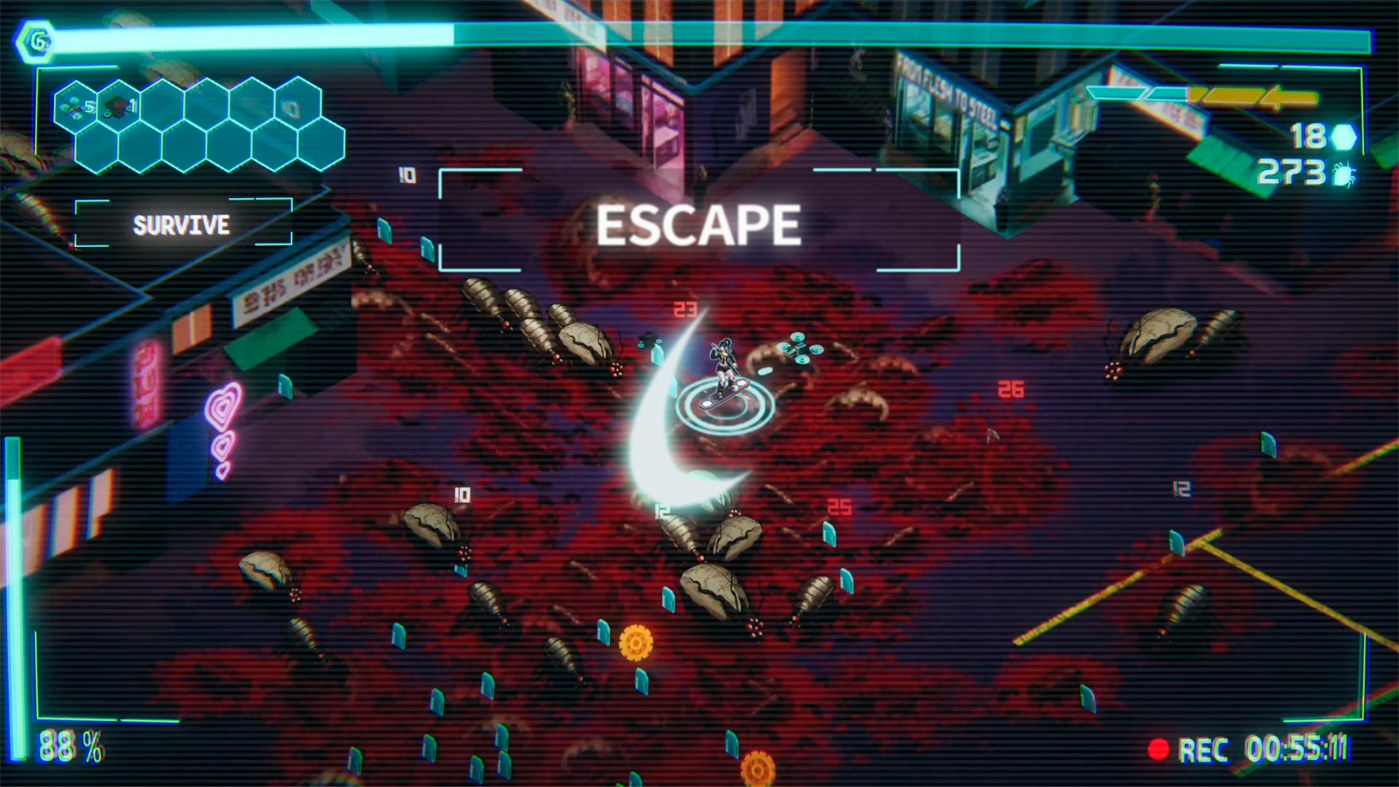Select the ESCAPE objective label
Image resolution: width=1399 pixels, height=787 pixels.
point(698,224)
